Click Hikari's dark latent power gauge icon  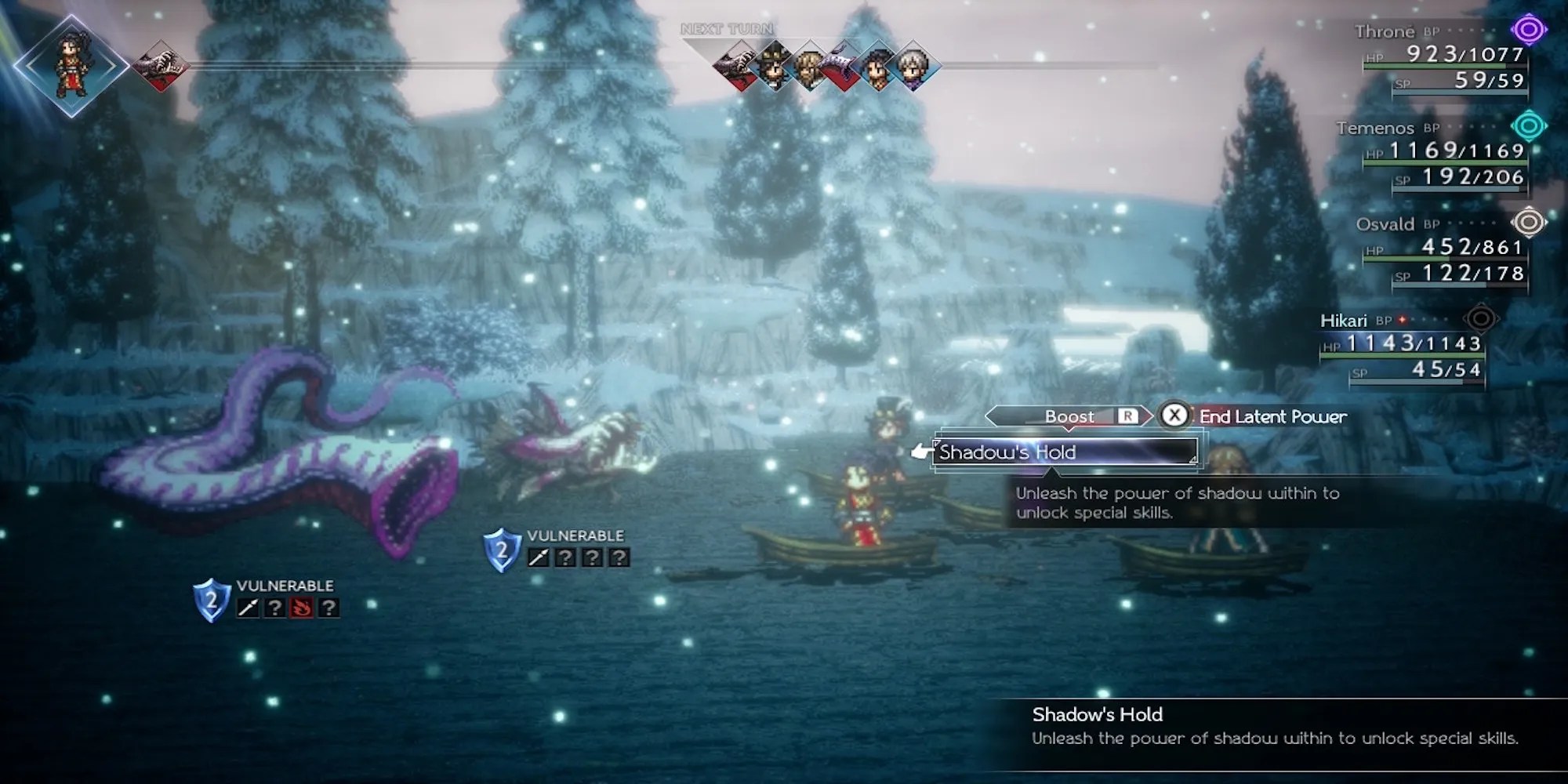pos(1480,319)
